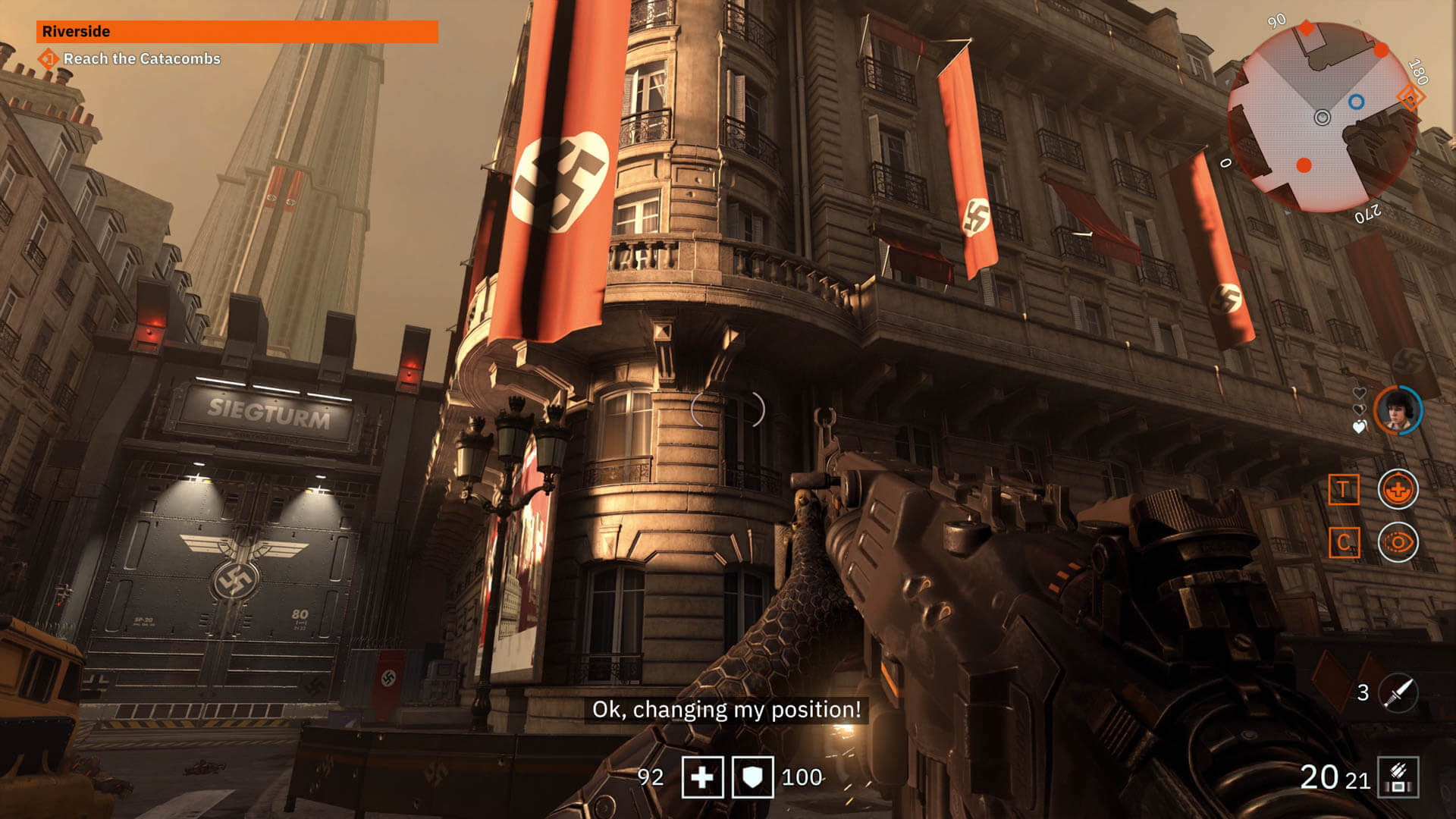Activate the eye cloak ability icon
Viewport: 1456px width, 819px height.
coord(1398,542)
